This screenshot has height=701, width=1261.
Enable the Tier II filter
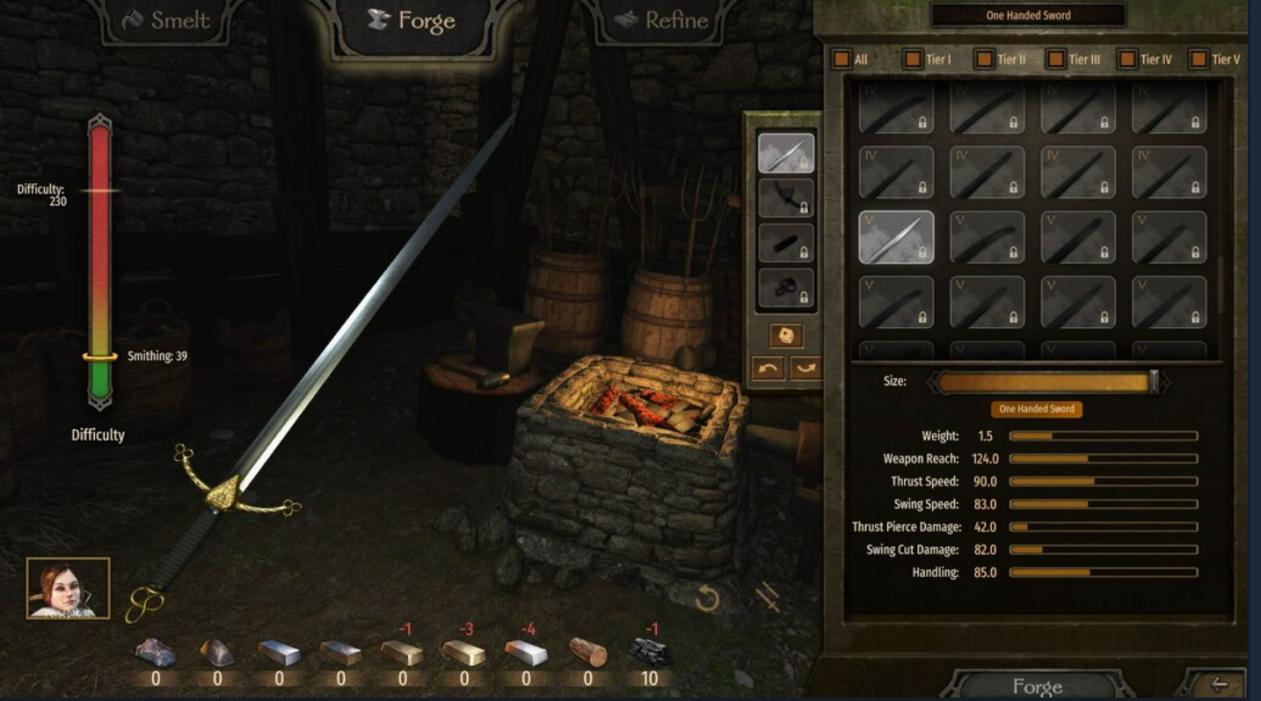[x=985, y=59]
